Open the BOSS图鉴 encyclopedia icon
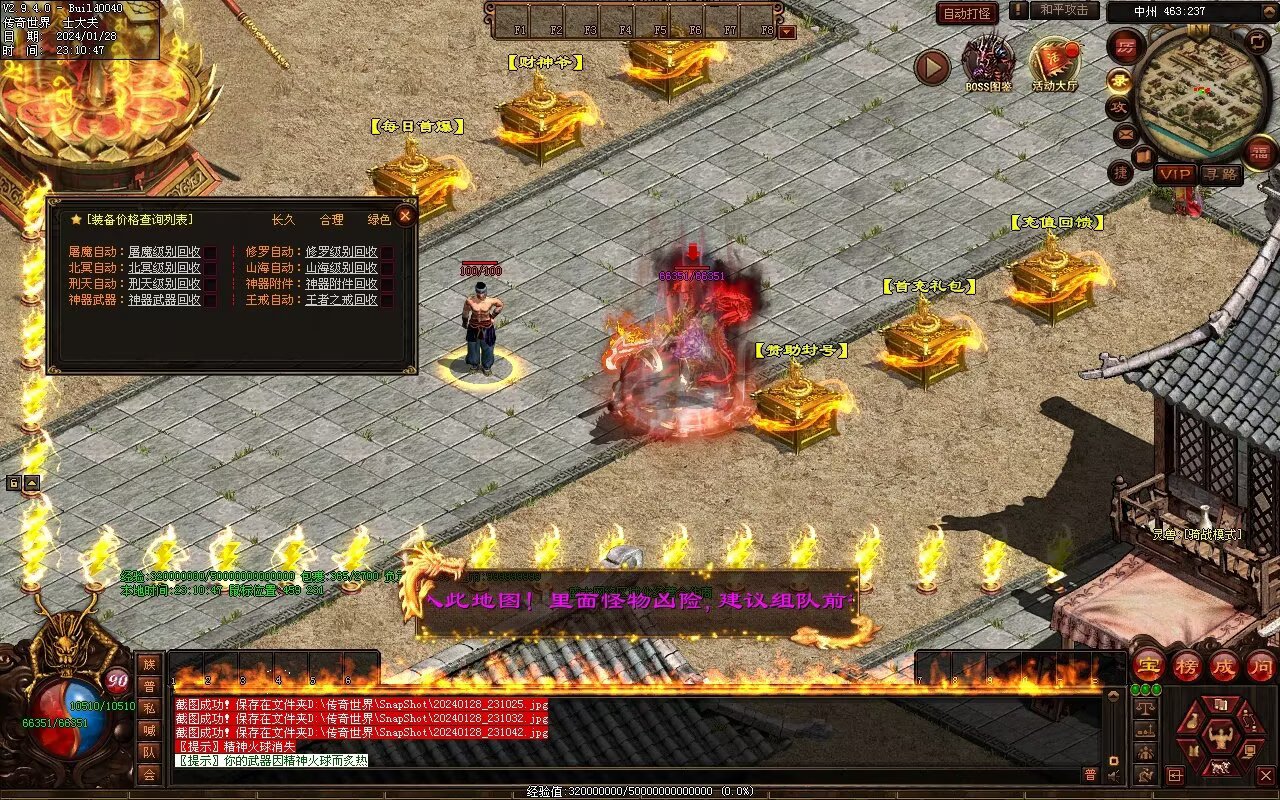The image size is (1280, 800). 988,62
